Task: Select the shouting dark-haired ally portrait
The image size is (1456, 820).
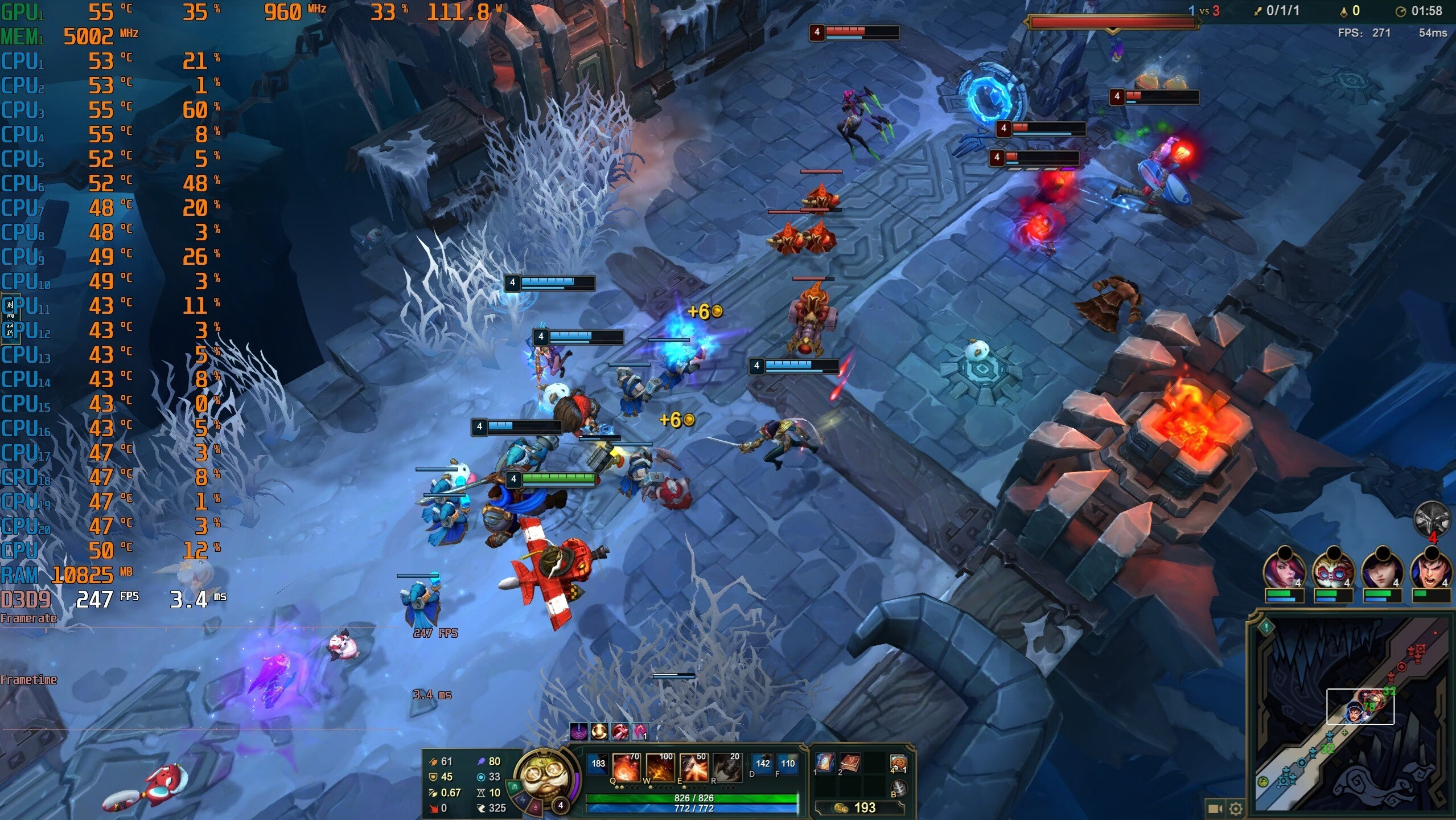Action: coord(1430,569)
